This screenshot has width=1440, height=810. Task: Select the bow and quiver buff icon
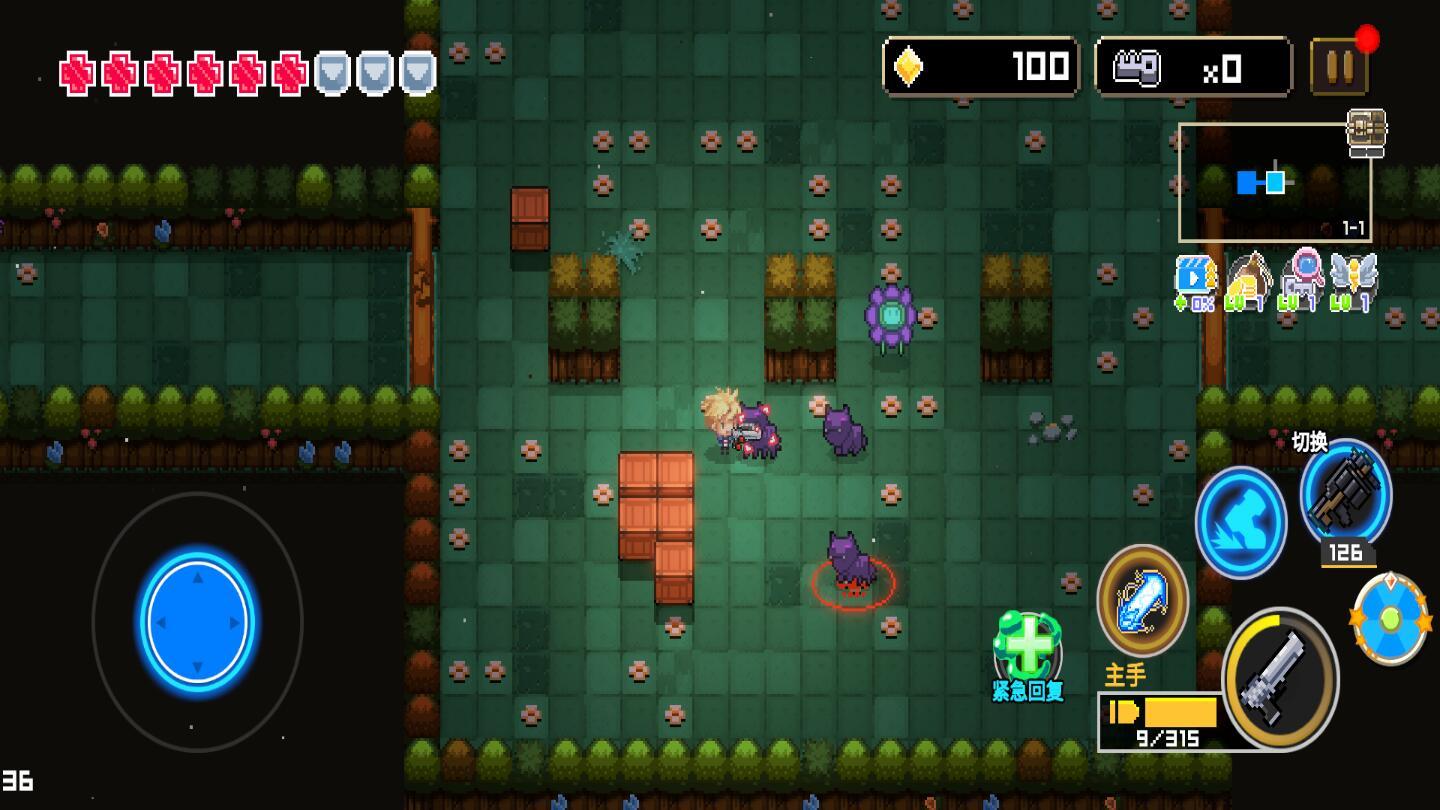pos(1247,281)
